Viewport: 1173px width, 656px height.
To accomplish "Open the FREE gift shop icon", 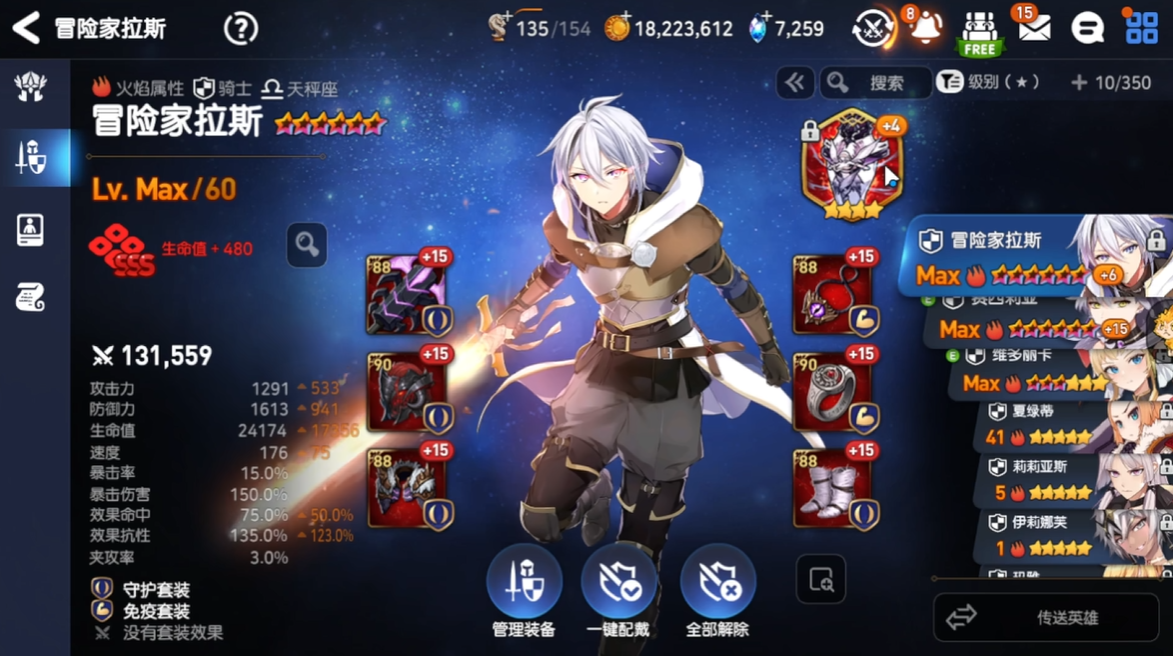I will [x=980, y=33].
